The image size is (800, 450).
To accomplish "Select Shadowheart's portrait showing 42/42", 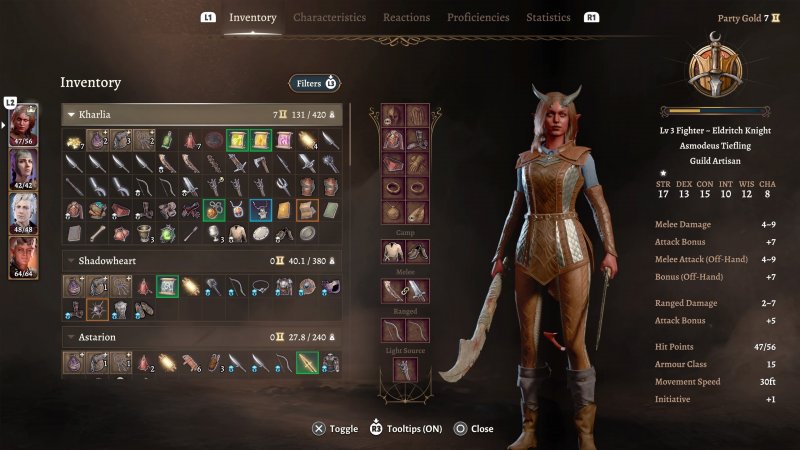I will coord(23,169).
